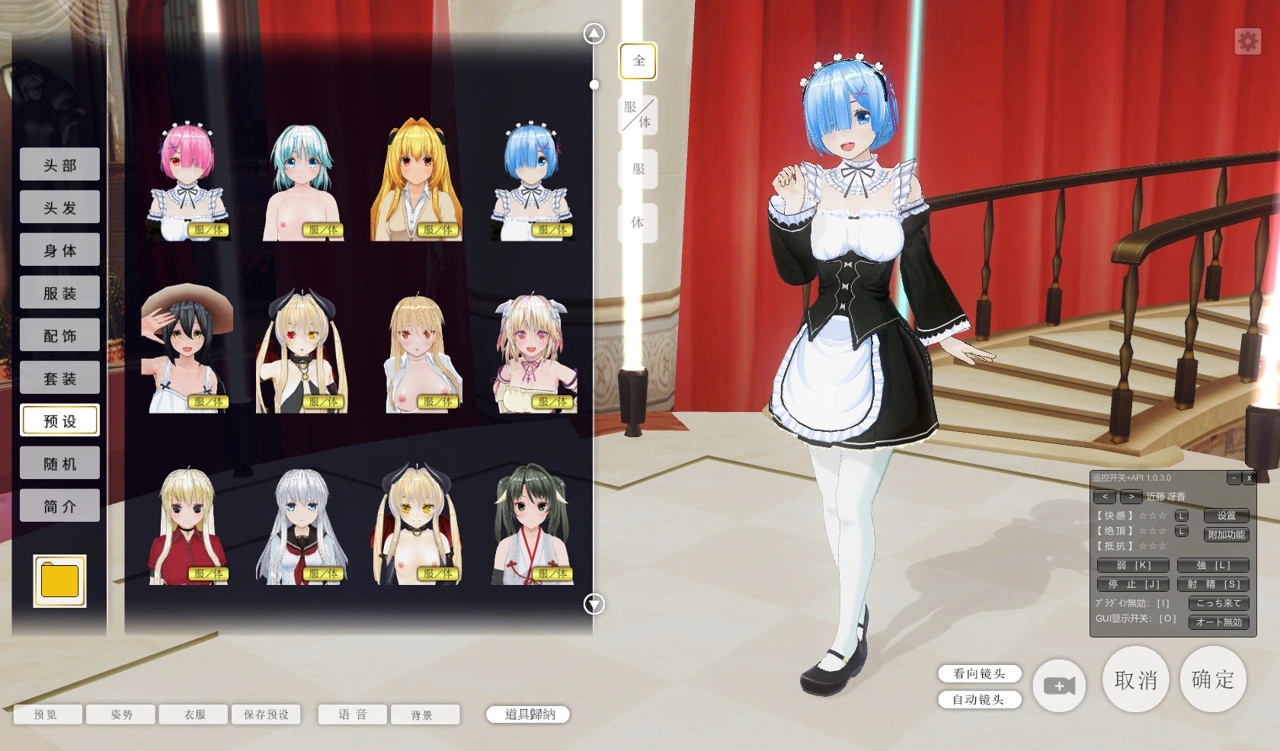The image size is (1280, 751).
Task: Select the 道具歸納 button
Action: 528,715
